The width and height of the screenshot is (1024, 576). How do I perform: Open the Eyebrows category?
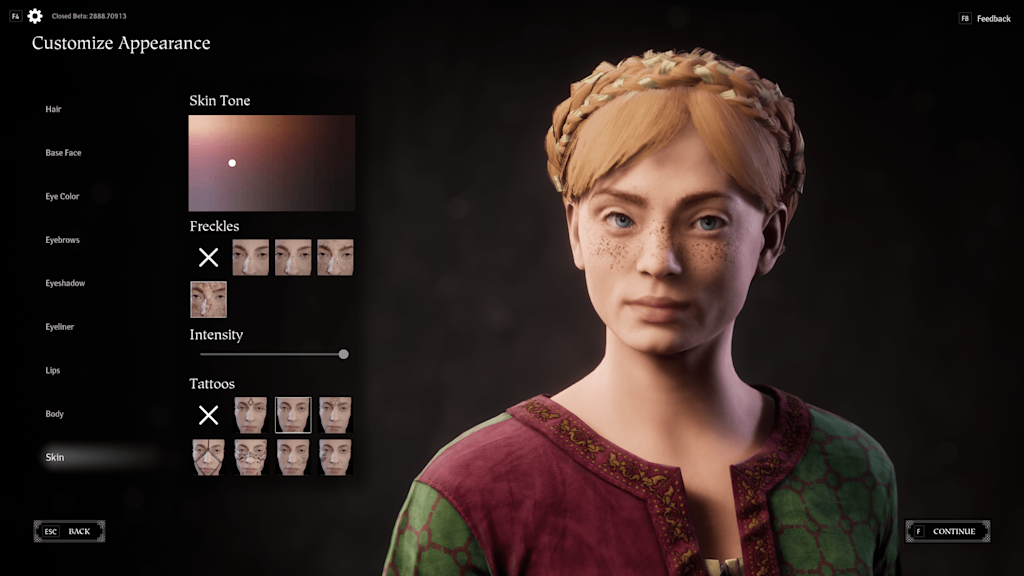point(62,240)
